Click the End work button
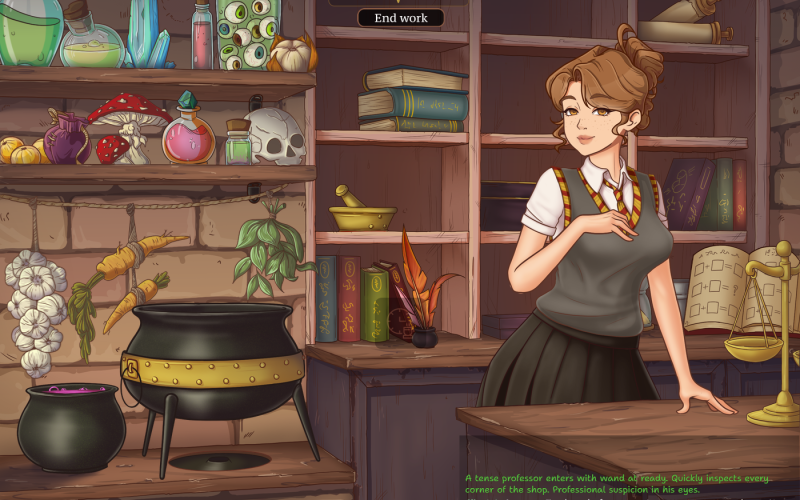The height and width of the screenshot is (500, 800). [400, 18]
